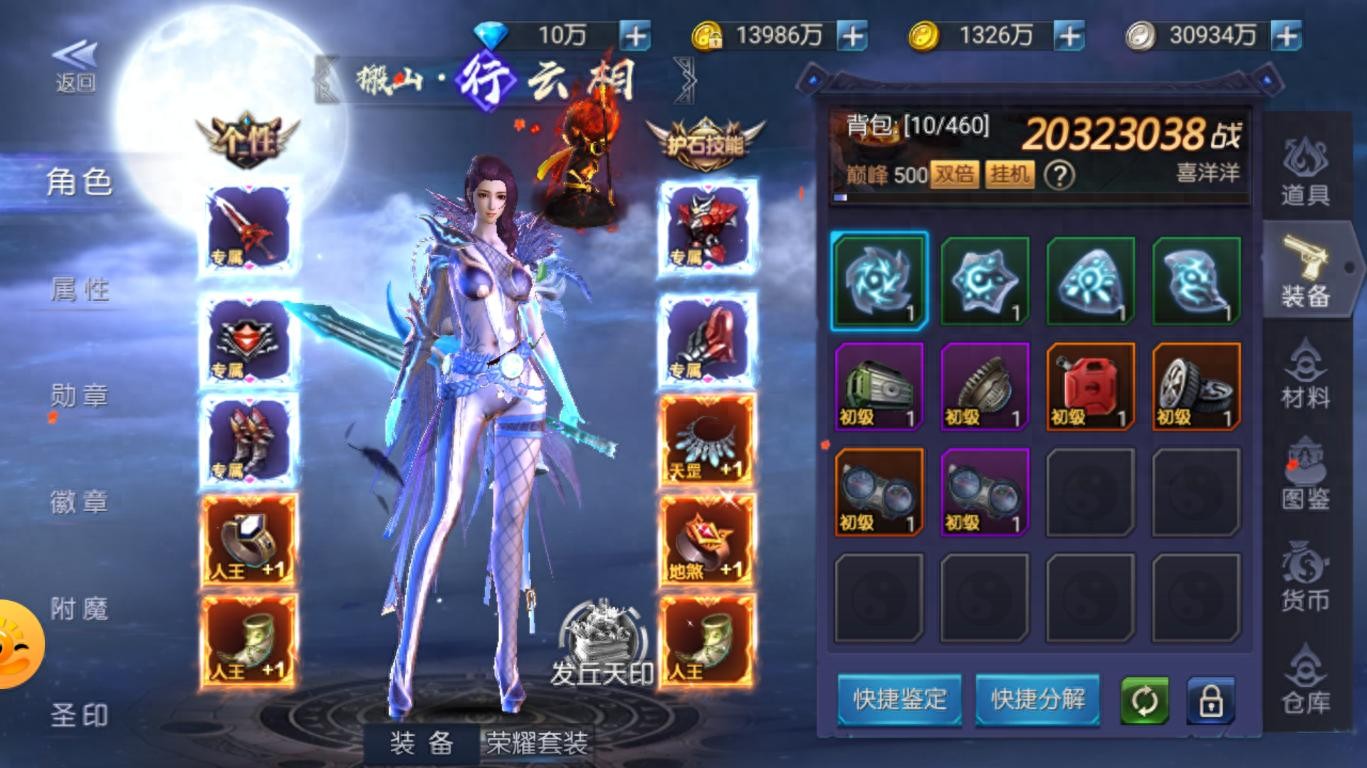Select the 地煞 ring equipment slot
The width and height of the screenshot is (1367, 768).
(707, 541)
